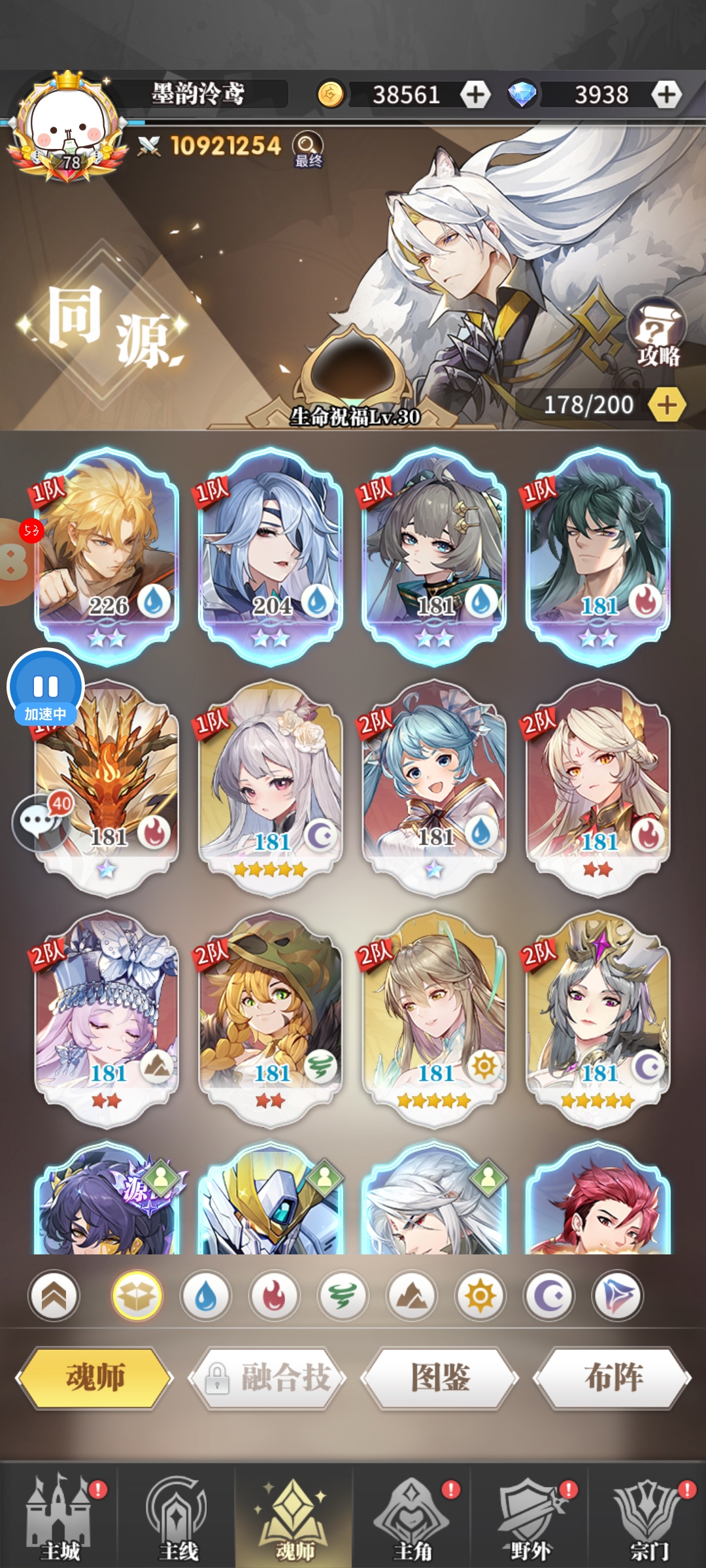Screen dimensions: 706x1568
Task: Show earth mountain element heroes
Action: click(411, 1296)
